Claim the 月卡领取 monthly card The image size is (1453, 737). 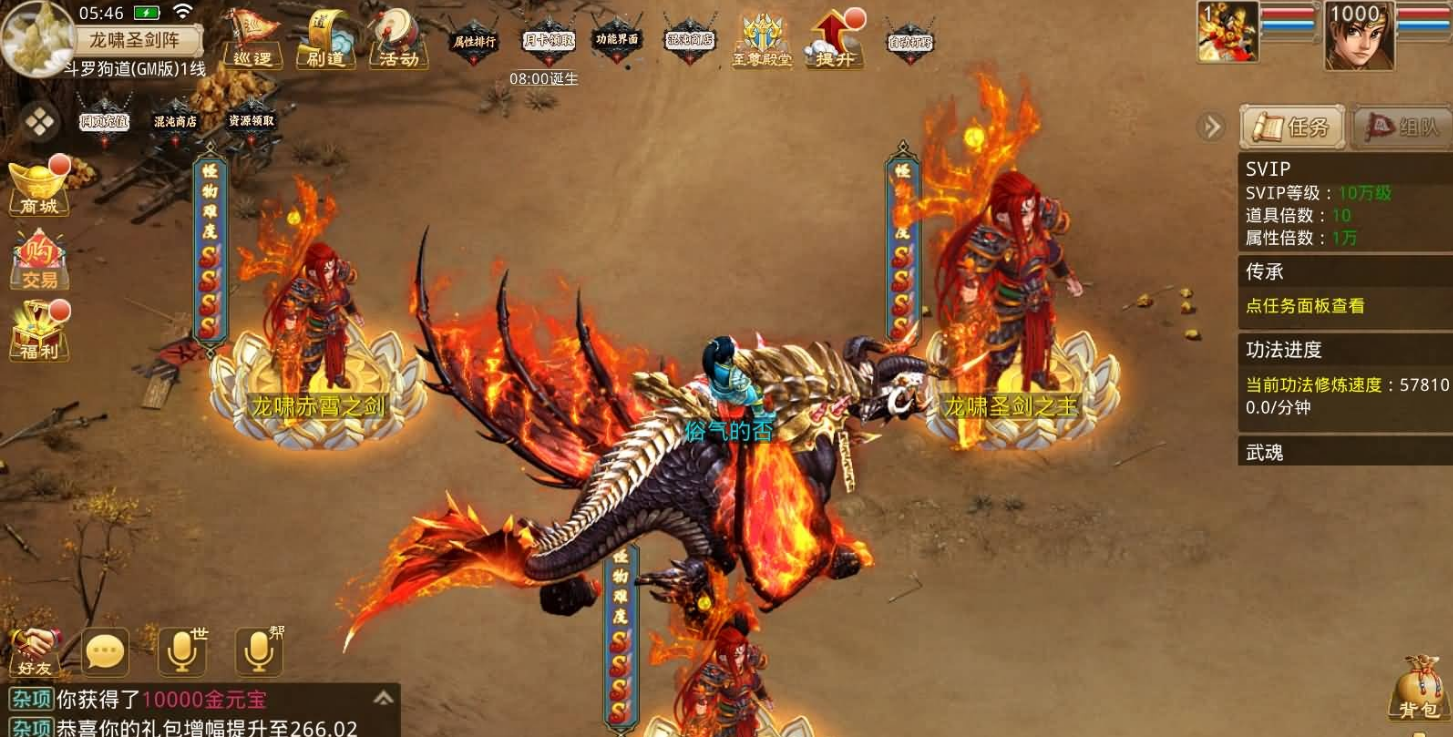[548, 41]
